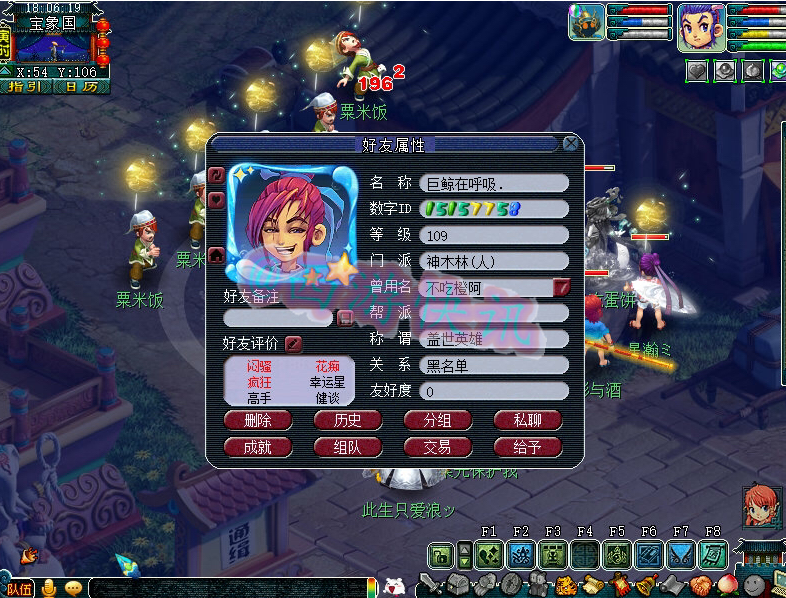Viewport: 786px width, 598px height.
Task: Open the 历史 chat history
Action: coord(348,420)
